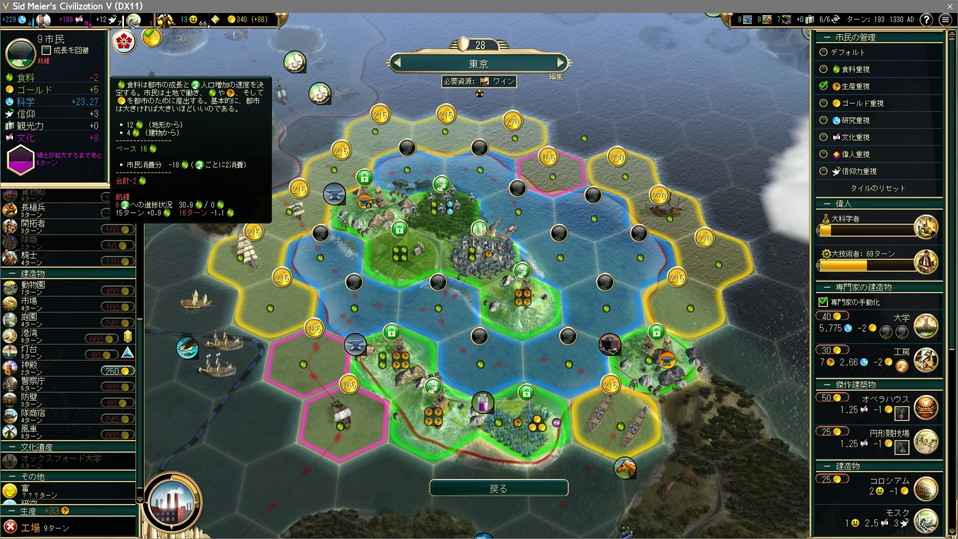Select 信仰力重視 faith focus
The height and width of the screenshot is (539, 958).
[823, 171]
